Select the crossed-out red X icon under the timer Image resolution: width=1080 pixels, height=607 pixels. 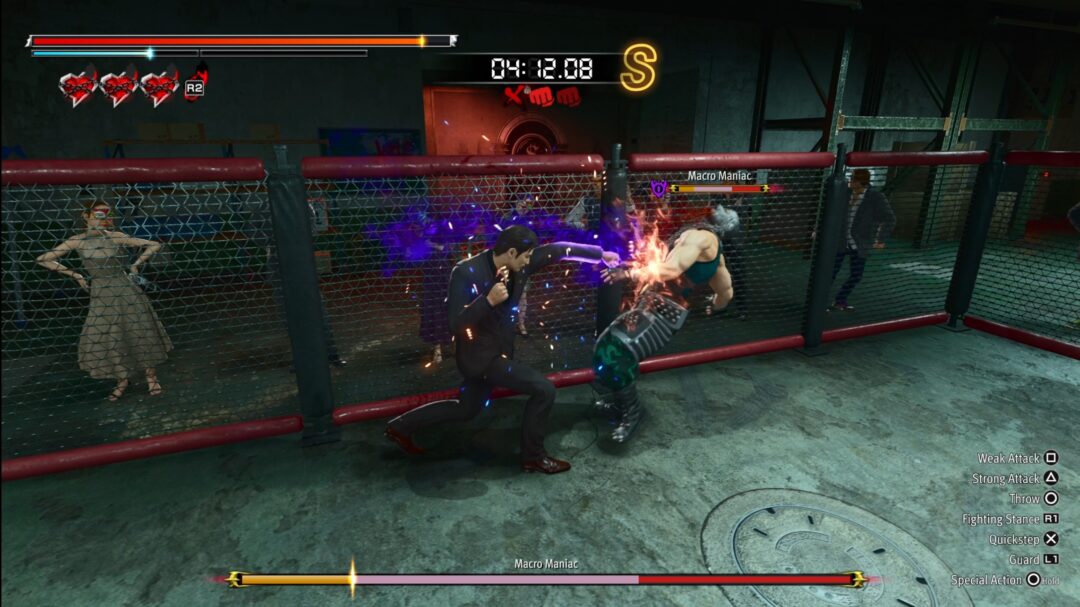tap(515, 97)
